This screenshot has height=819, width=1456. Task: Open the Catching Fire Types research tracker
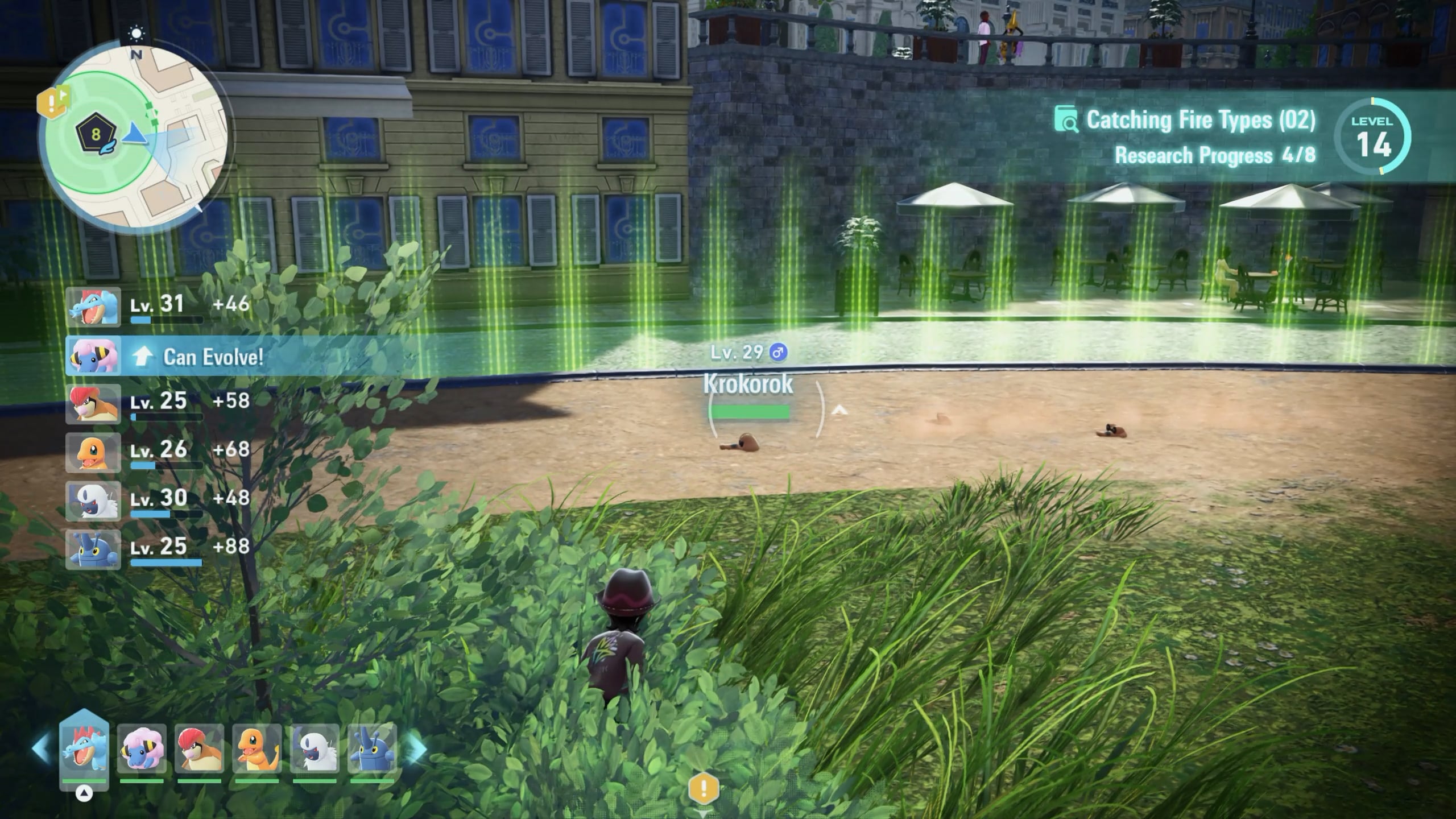coord(1200,121)
